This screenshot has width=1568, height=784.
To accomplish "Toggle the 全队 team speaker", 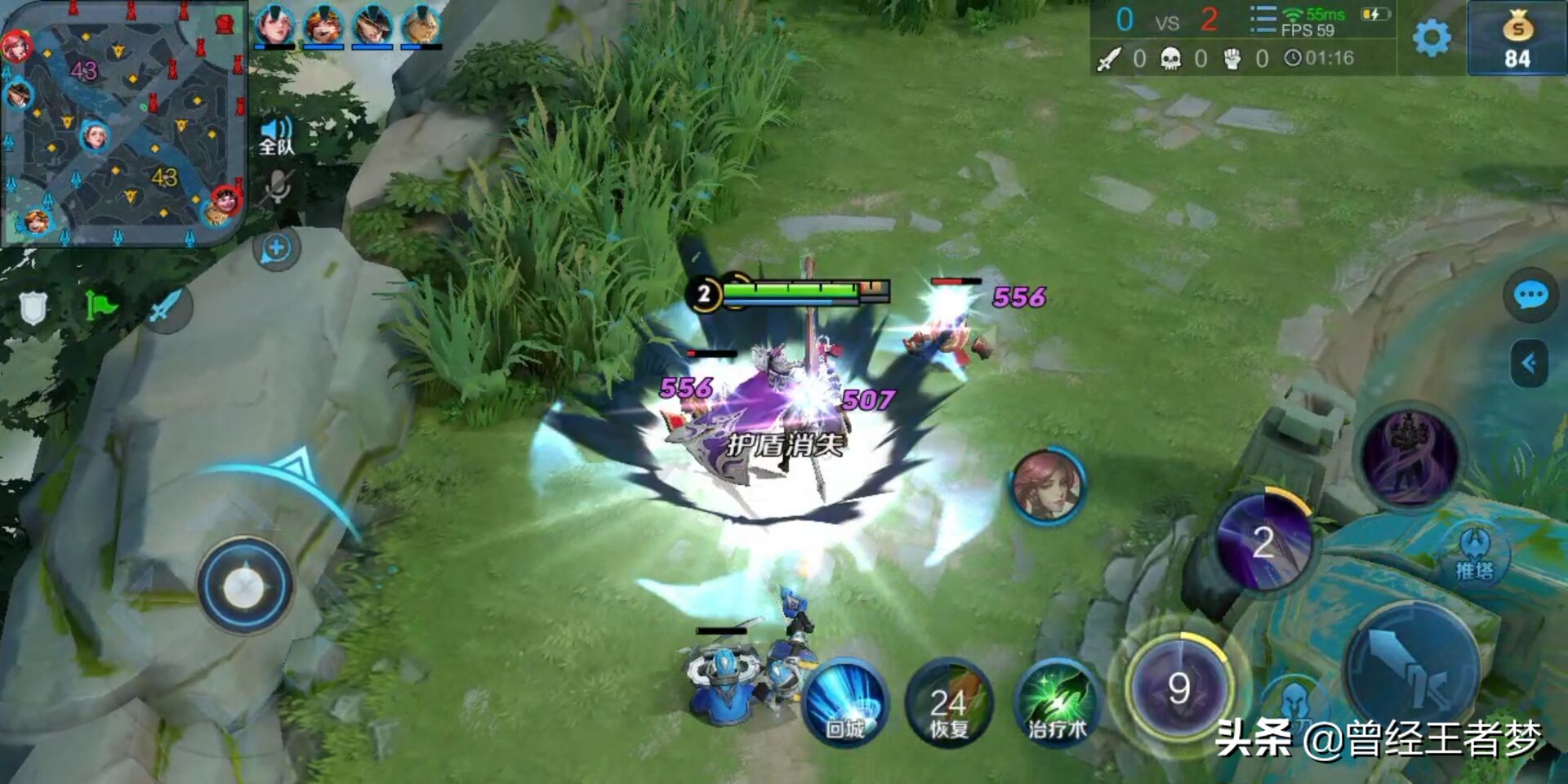I will pos(276,136).
